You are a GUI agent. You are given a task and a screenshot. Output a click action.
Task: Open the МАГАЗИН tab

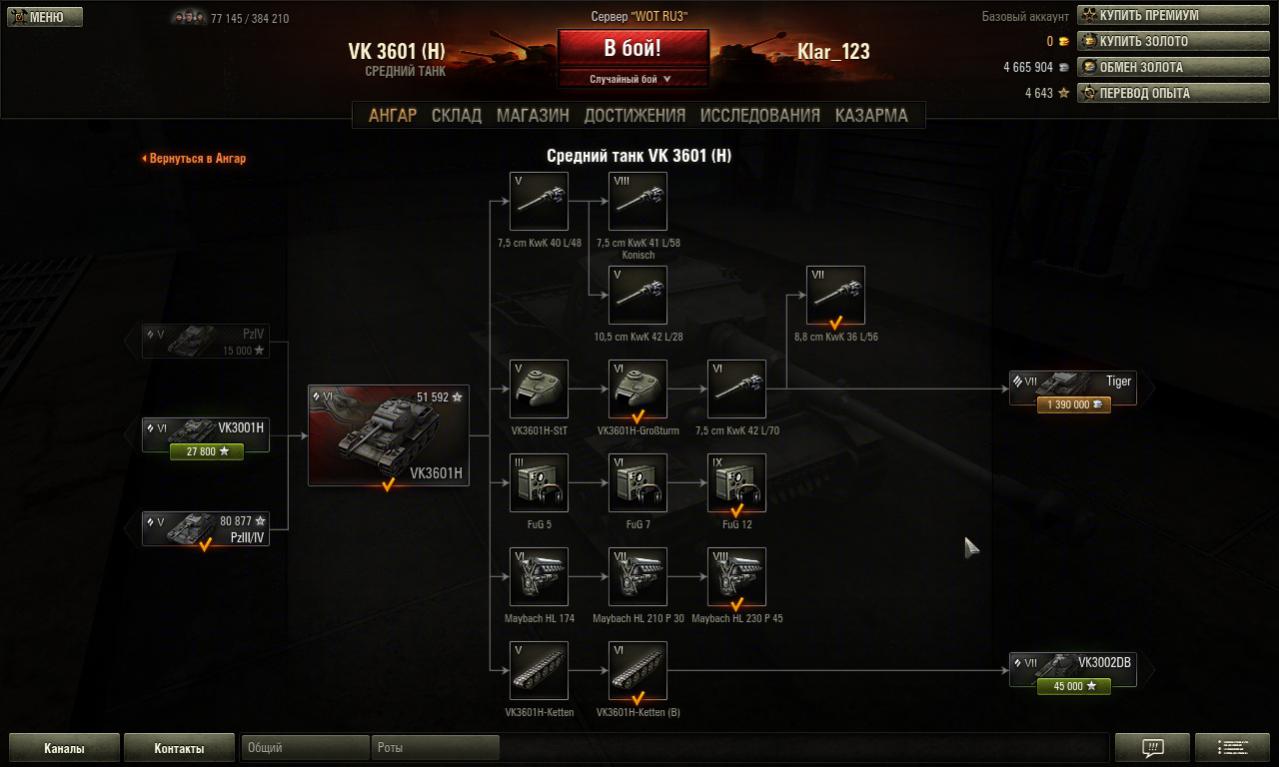point(532,115)
